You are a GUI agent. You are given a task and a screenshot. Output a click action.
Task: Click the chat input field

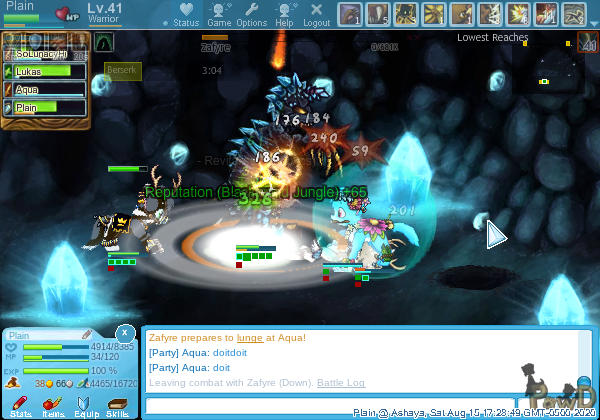(x=340, y=405)
